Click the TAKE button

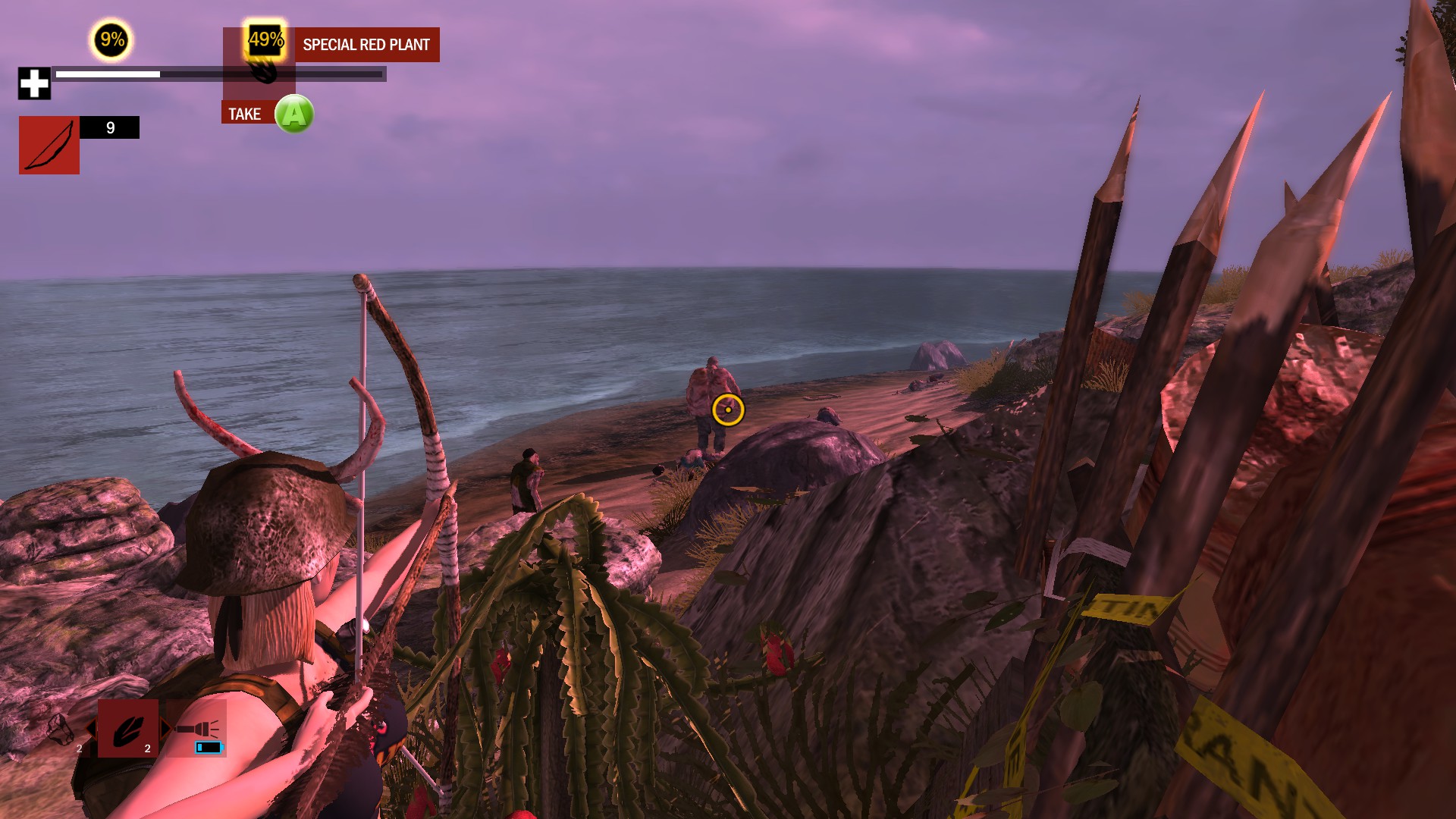245,113
